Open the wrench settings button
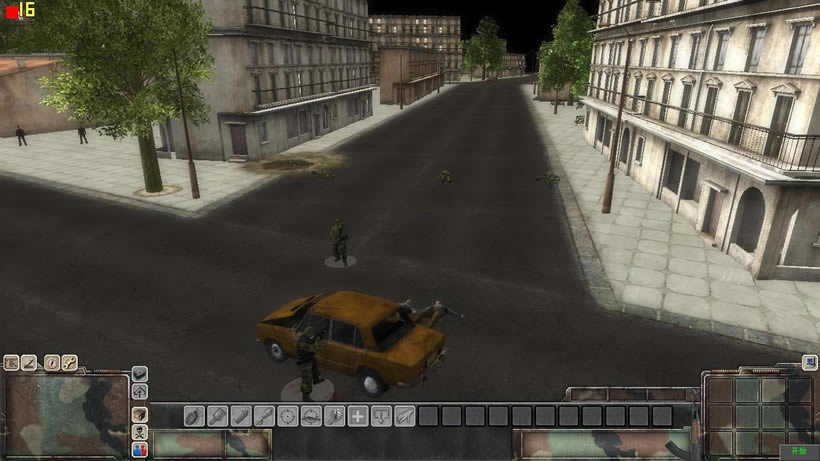 (71, 363)
